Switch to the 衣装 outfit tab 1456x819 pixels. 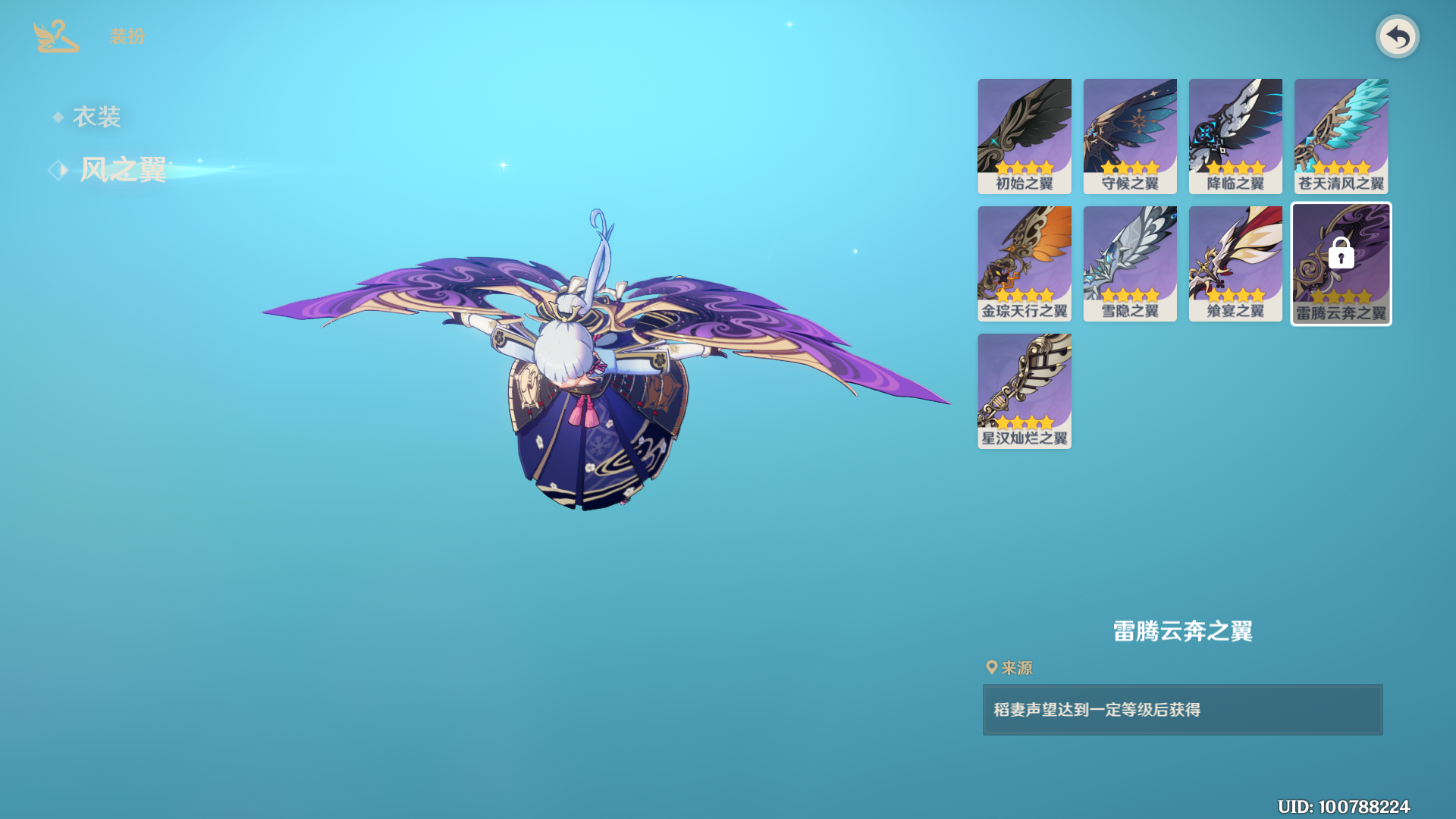[96, 117]
